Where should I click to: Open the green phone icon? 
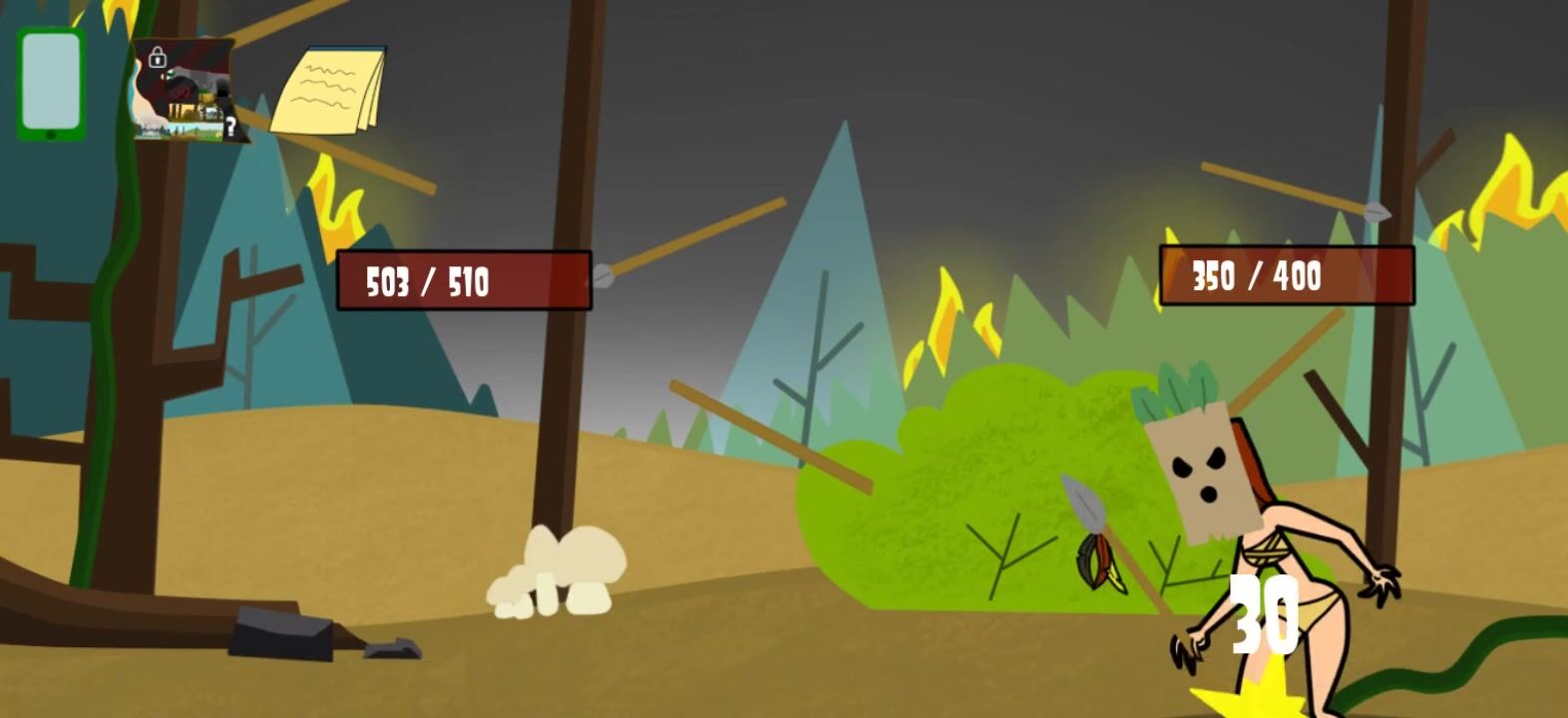click(51, 85)
